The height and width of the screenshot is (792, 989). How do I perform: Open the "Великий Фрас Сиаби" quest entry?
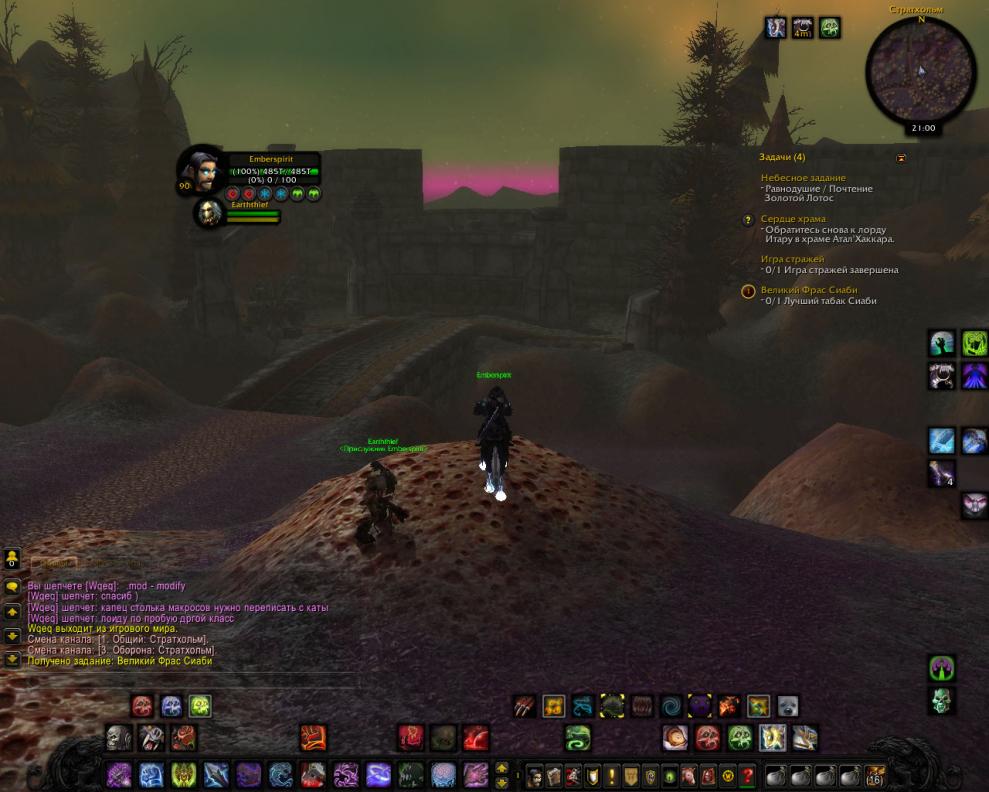[809, 290]
